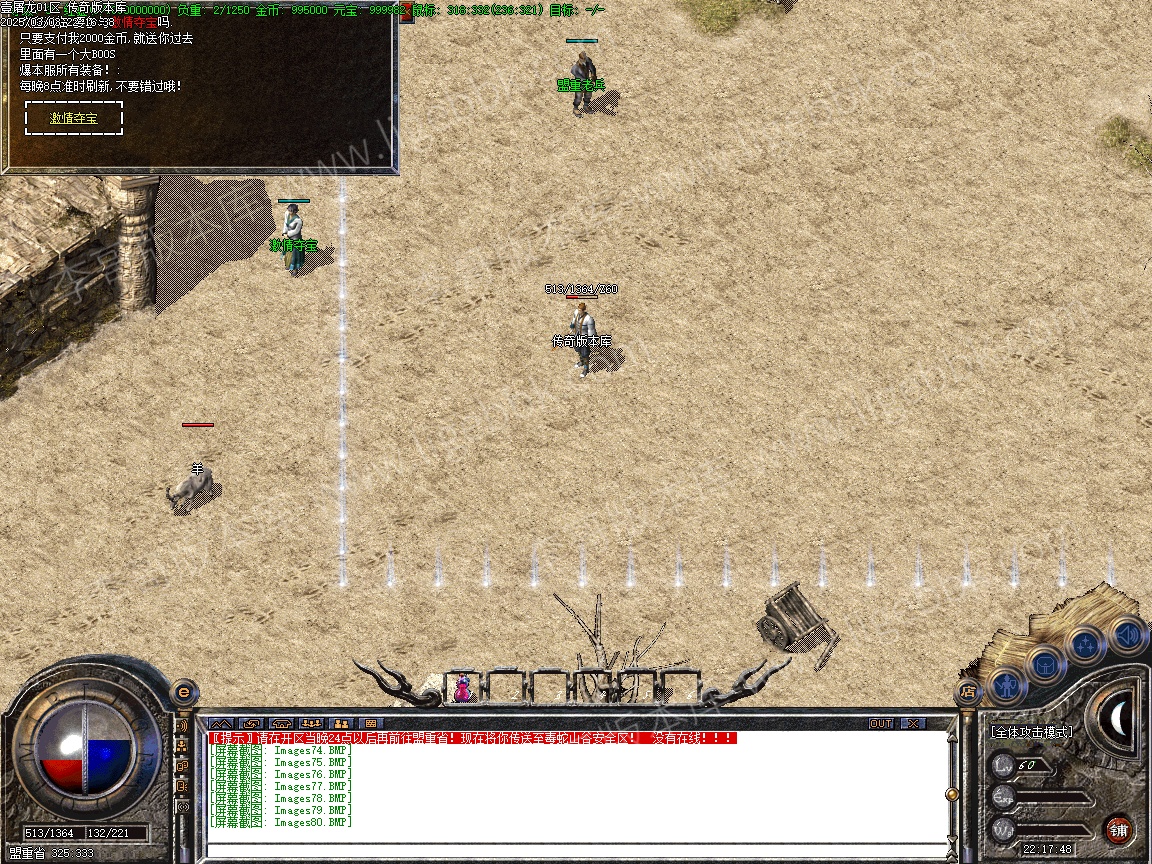Switch the 全体攻击模式 attack mode label

click(x=1031, y=732)
